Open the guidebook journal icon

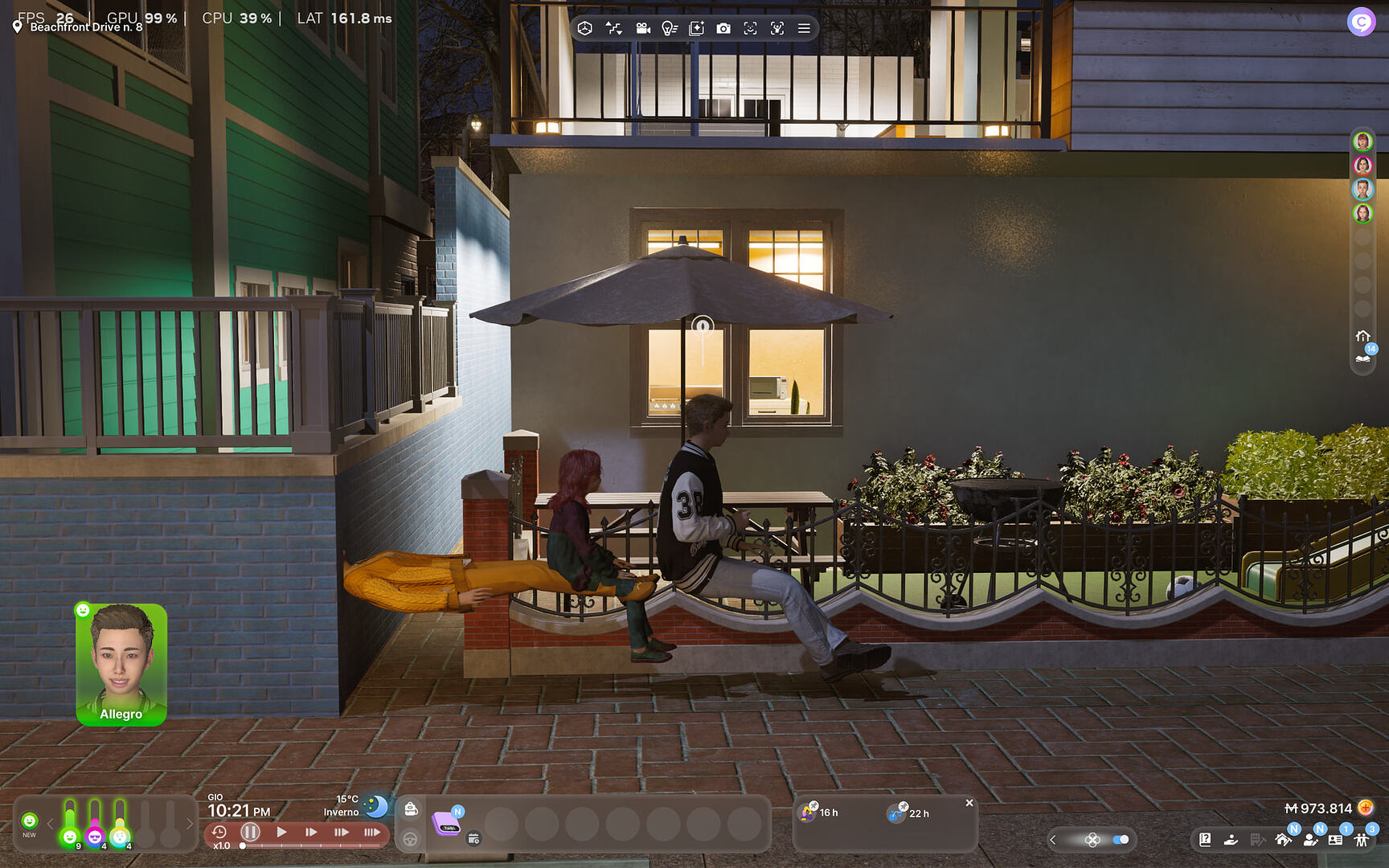coord(1205,840)
